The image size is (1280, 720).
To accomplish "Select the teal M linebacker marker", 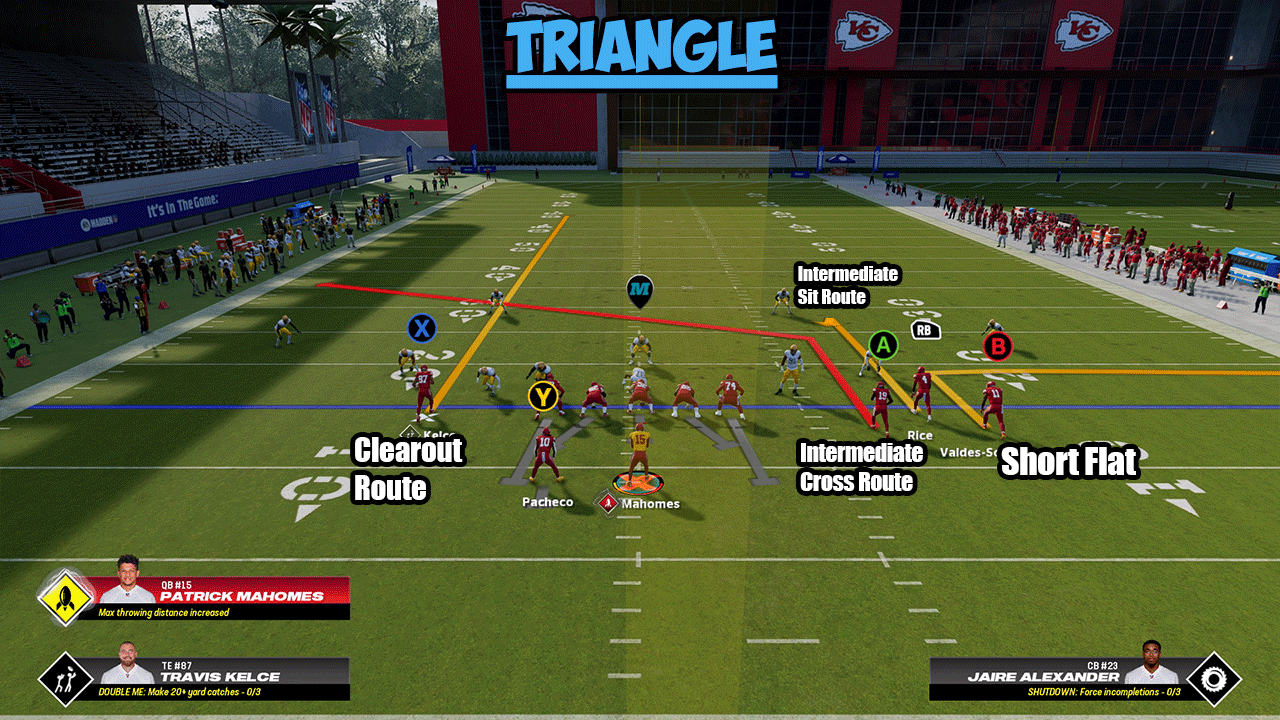I will (640, 291).
